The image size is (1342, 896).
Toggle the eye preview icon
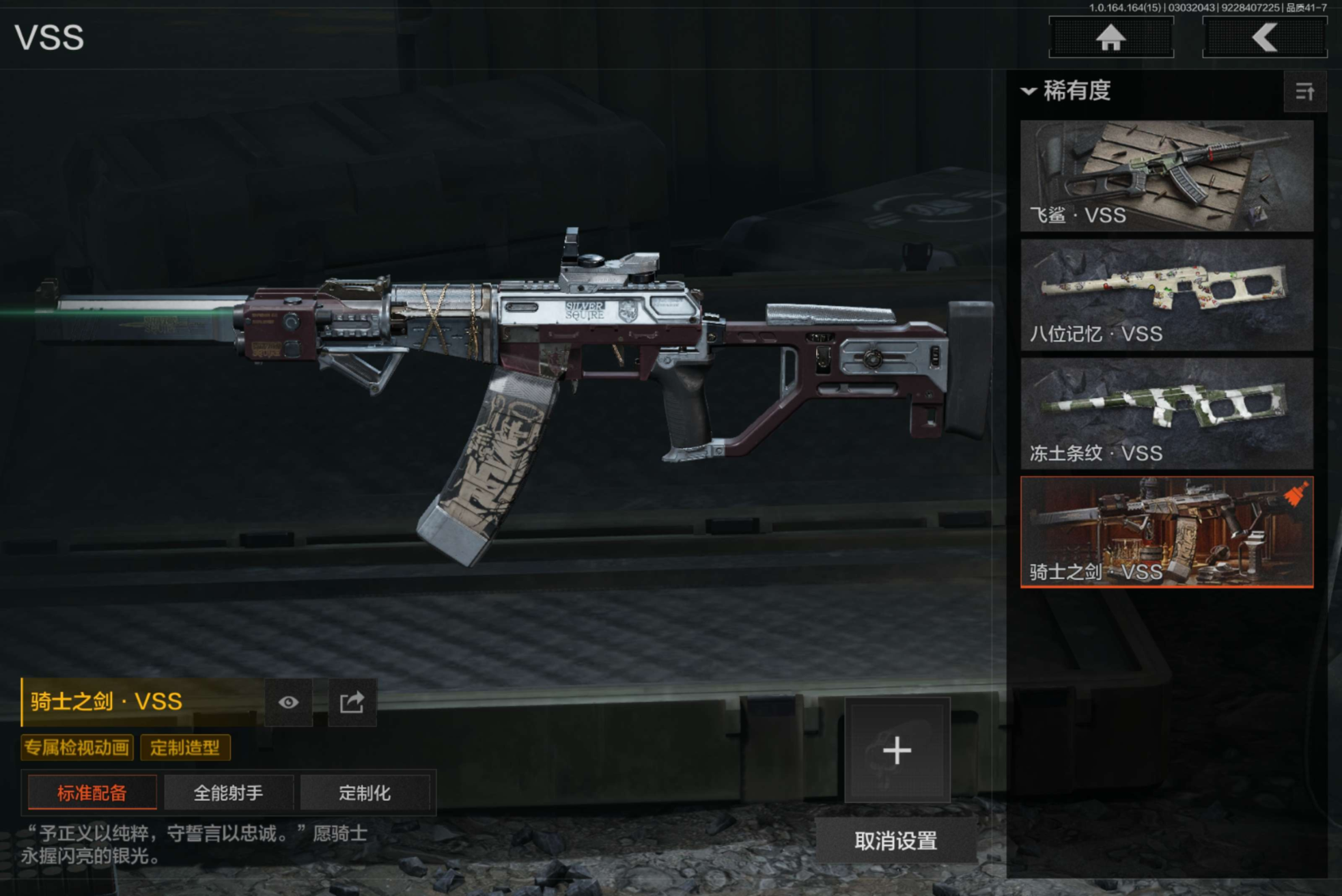click(x=288, y=702)
